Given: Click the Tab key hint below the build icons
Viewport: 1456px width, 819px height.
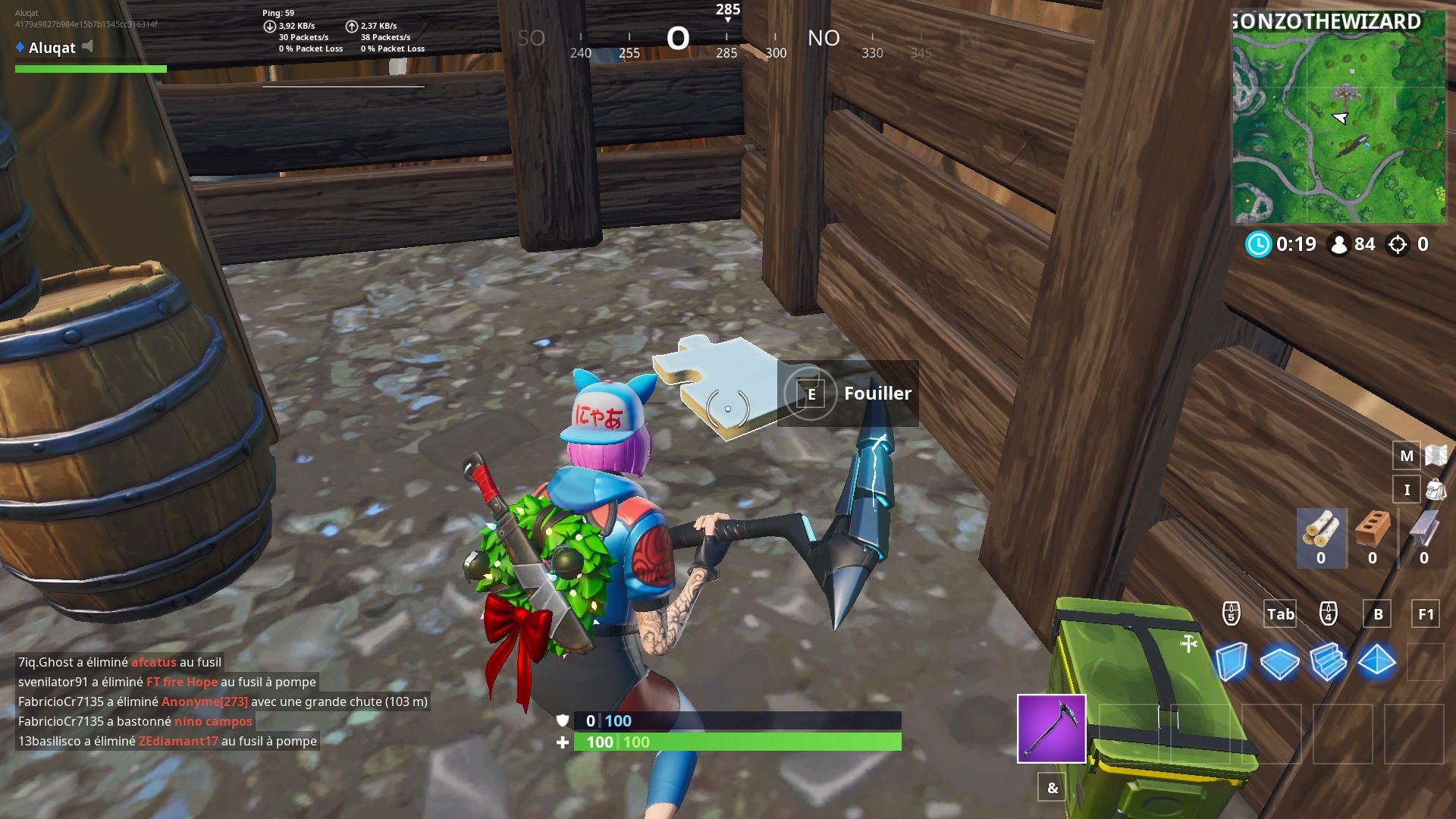Looking at the screenshot, I should click(1280, 614).
